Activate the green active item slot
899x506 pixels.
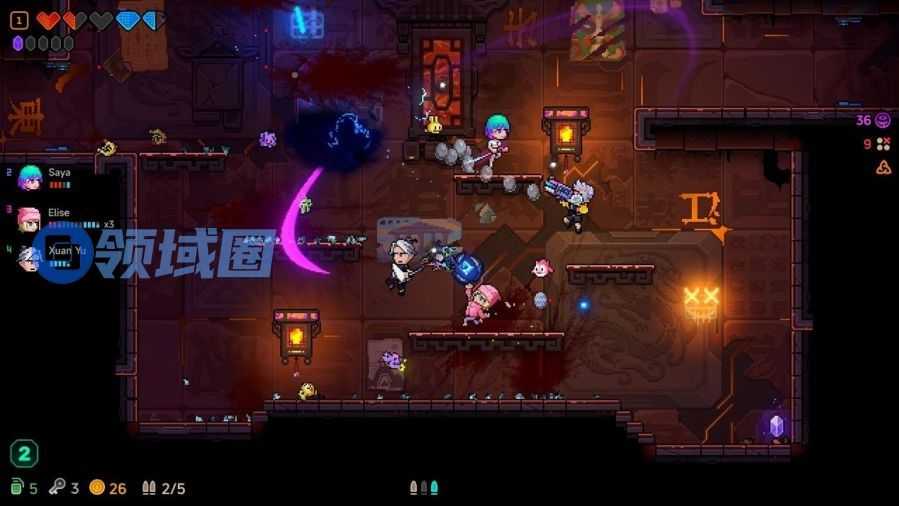tap(24, 454)
